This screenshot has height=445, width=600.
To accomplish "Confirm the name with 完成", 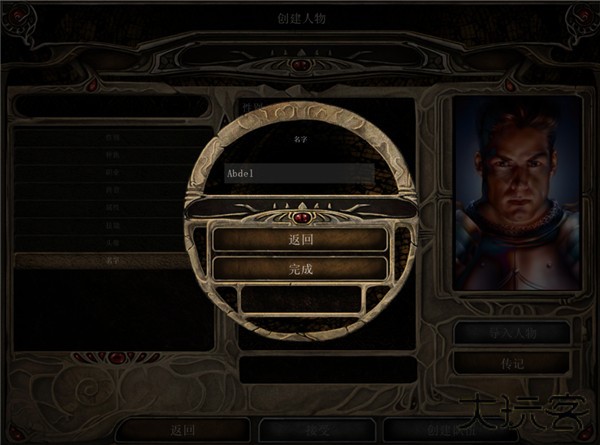I will (x=299, y=268).
